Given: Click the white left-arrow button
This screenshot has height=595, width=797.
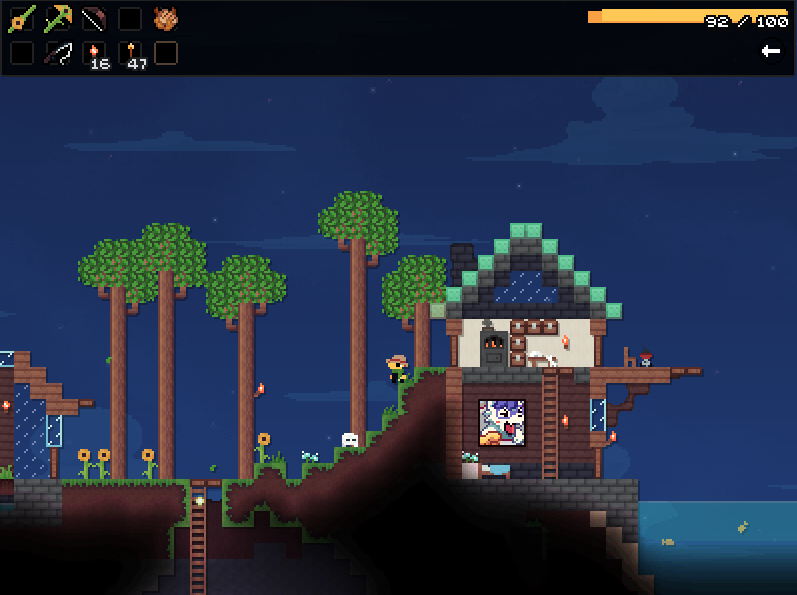Looking at the screenshot, I should coord(769,51).
